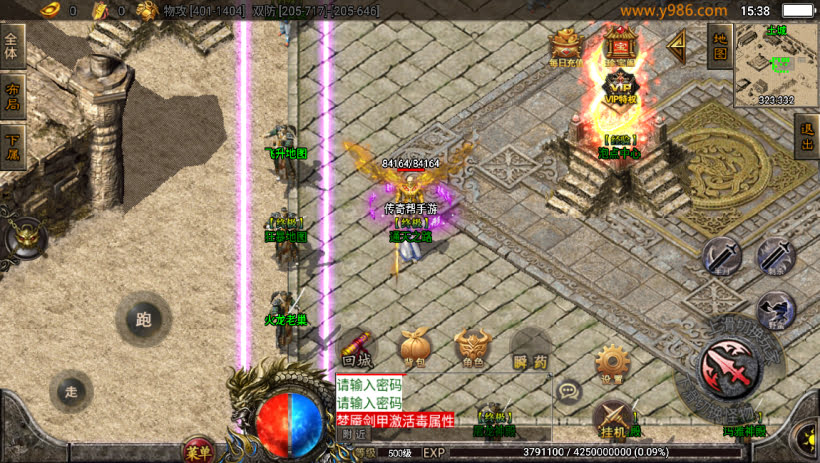Viewport: 820px width, 463px height.
Task: Open the 背包 bag inventory
Action: (x=414, y=346)
